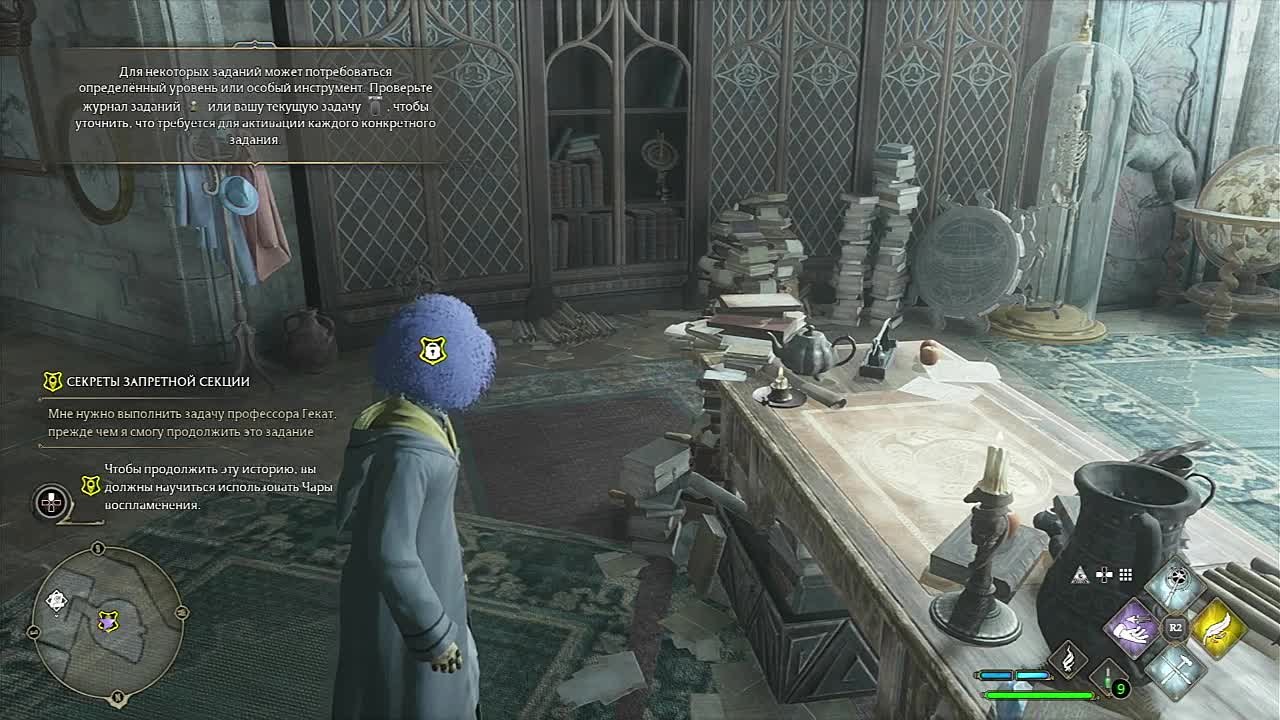Open the «Секреты запретной секции» quest tracker
Image resolution: width=1280 pixels, height=720 pixels.
[158, 381]
